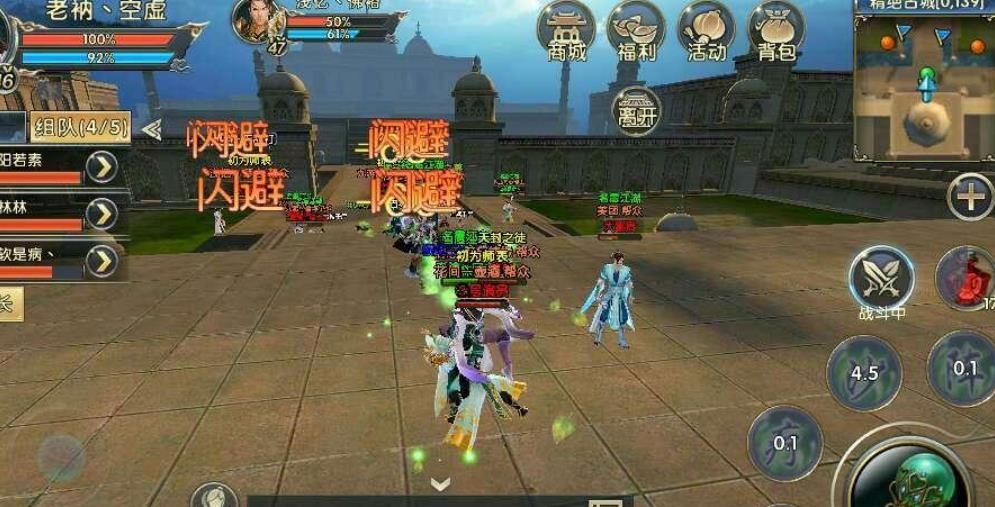This screenshot has height=507, width=995.
Task: Open the 商城 shop menu
Action: click(566, 31)
